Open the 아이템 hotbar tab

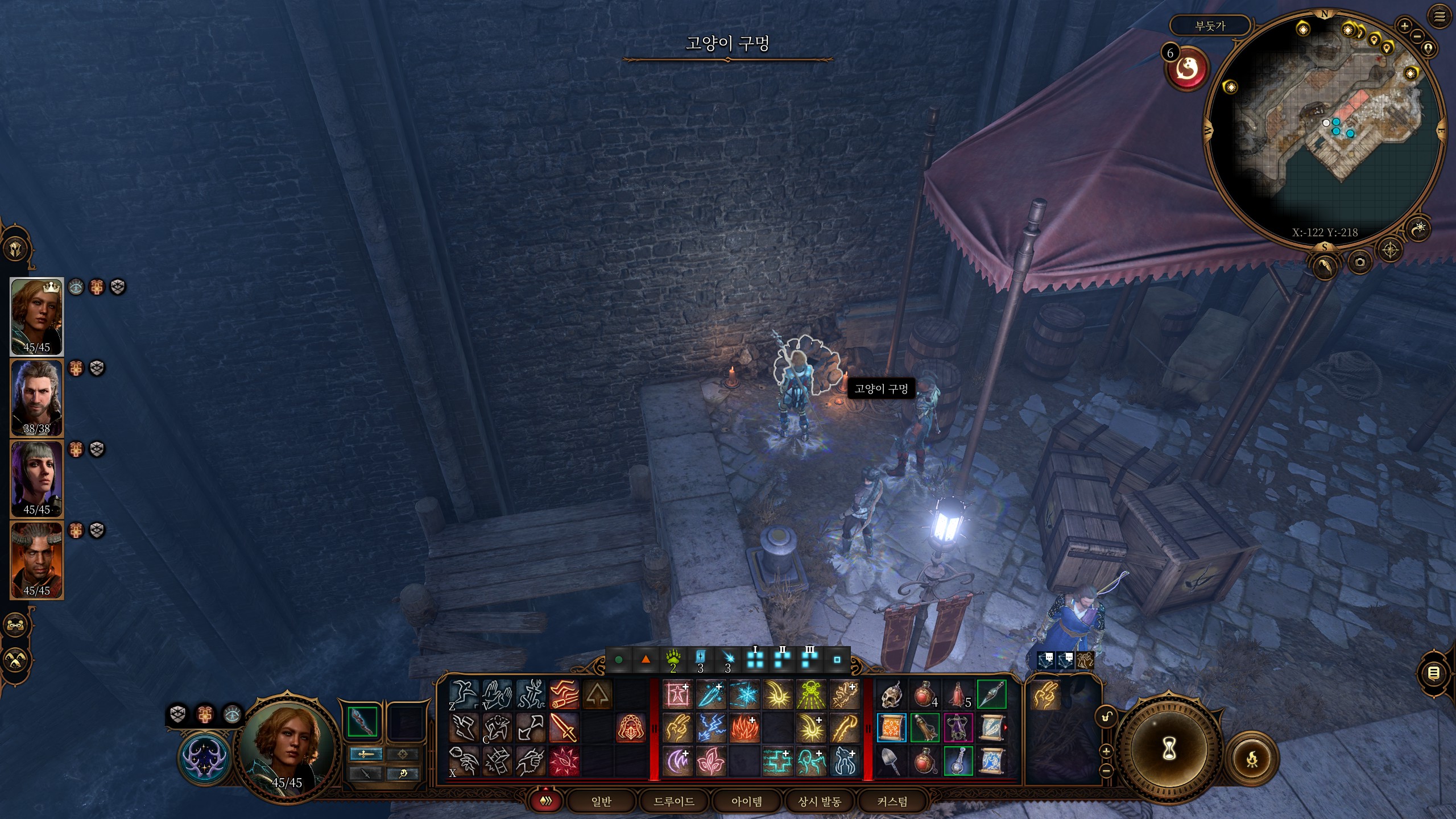point(746,801)
